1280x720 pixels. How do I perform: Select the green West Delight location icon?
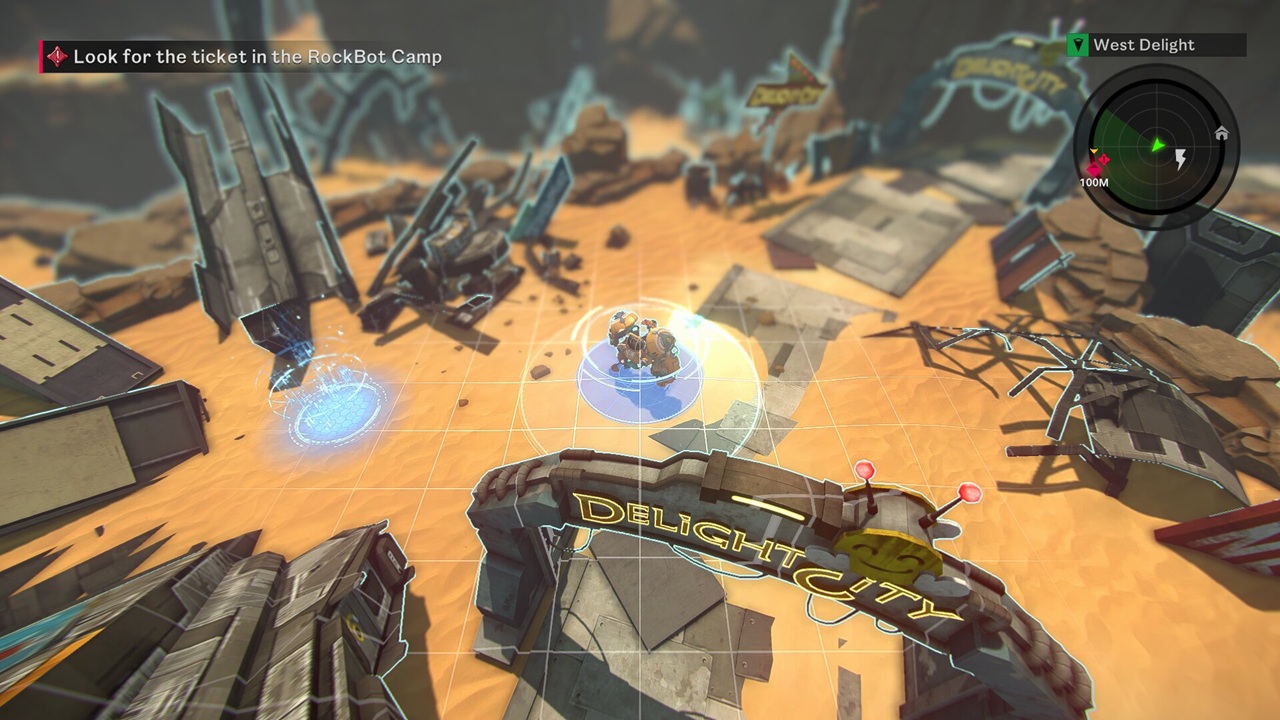(1077, 44)
